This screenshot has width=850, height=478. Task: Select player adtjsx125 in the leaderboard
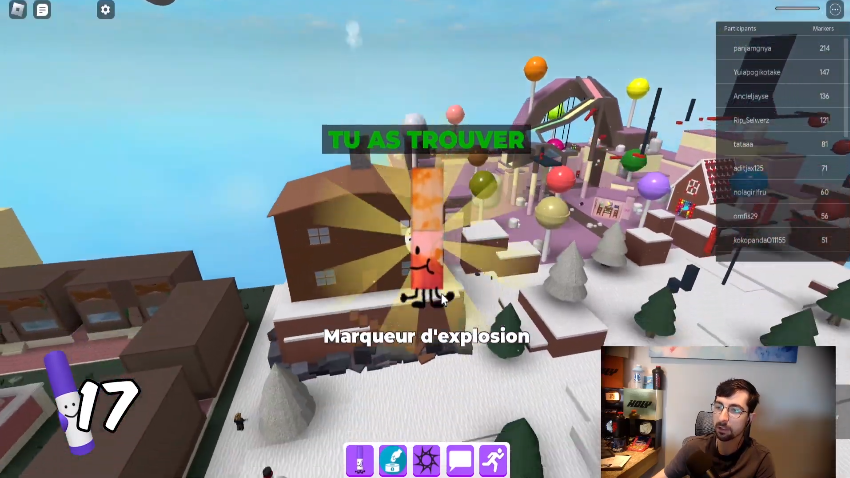(x=749, y=168)
